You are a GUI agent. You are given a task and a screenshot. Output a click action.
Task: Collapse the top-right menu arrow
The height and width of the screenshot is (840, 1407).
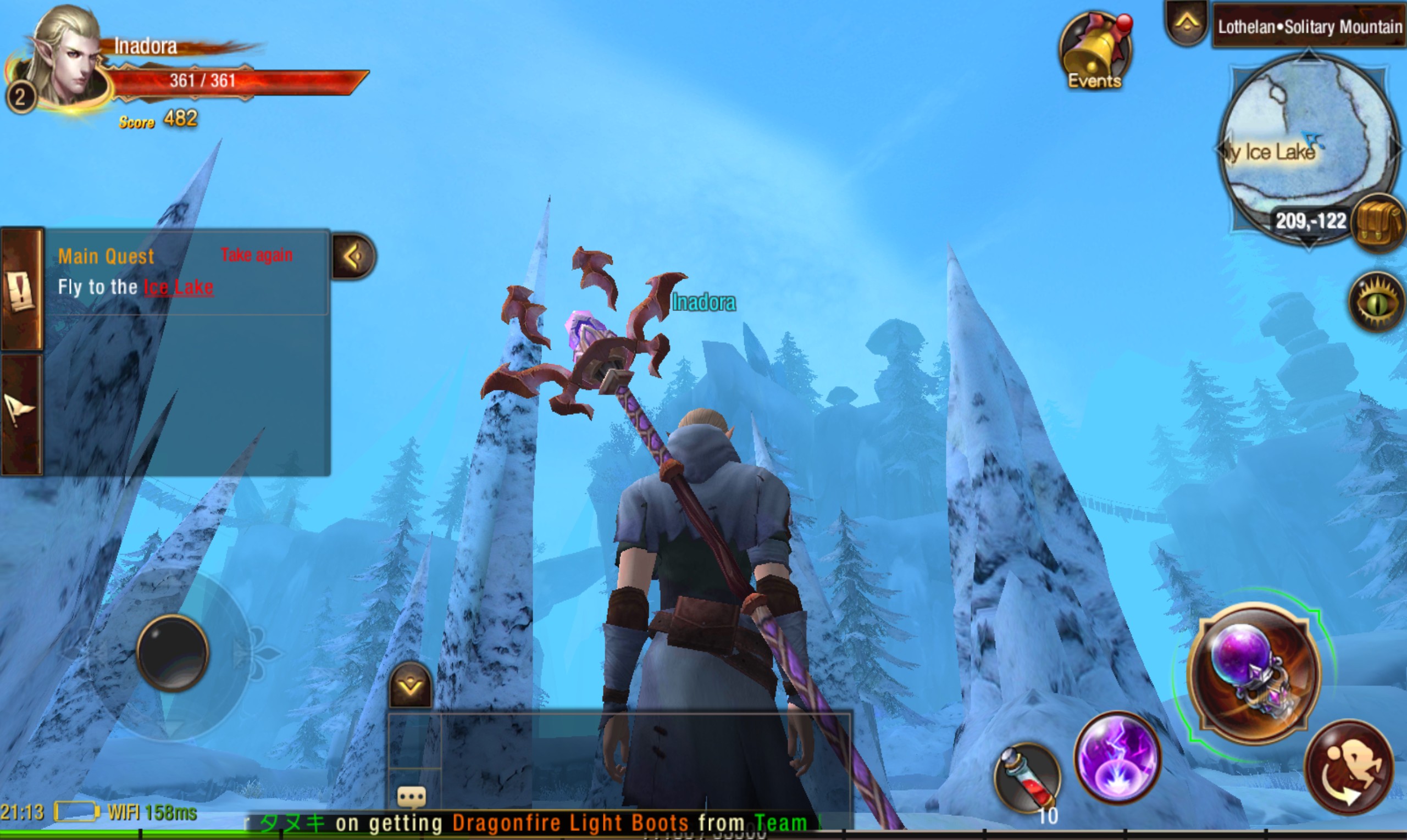[x=1186, y=24]
